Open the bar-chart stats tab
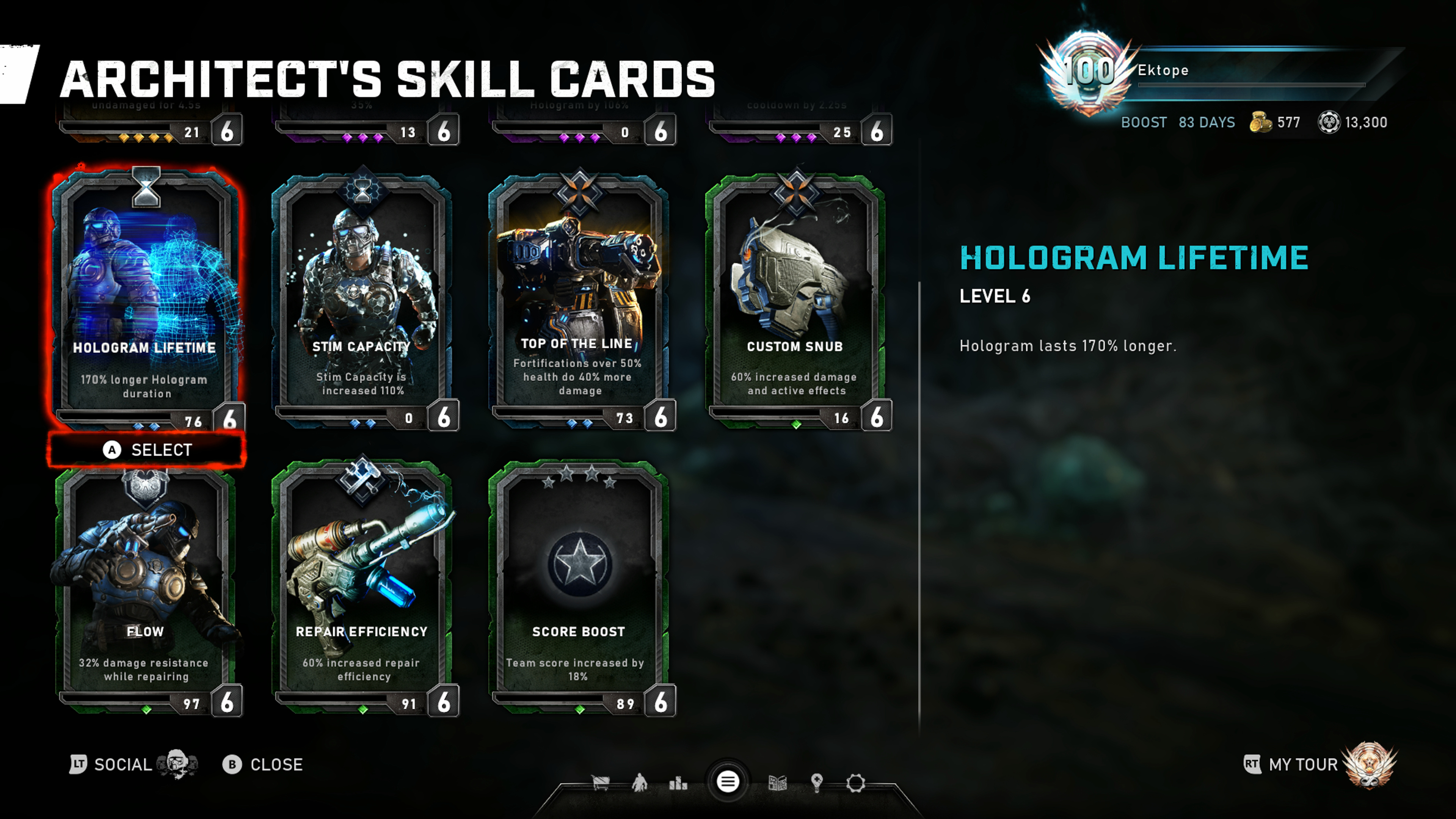Viewport: 1456px width, 819px height. pos(678,783)
